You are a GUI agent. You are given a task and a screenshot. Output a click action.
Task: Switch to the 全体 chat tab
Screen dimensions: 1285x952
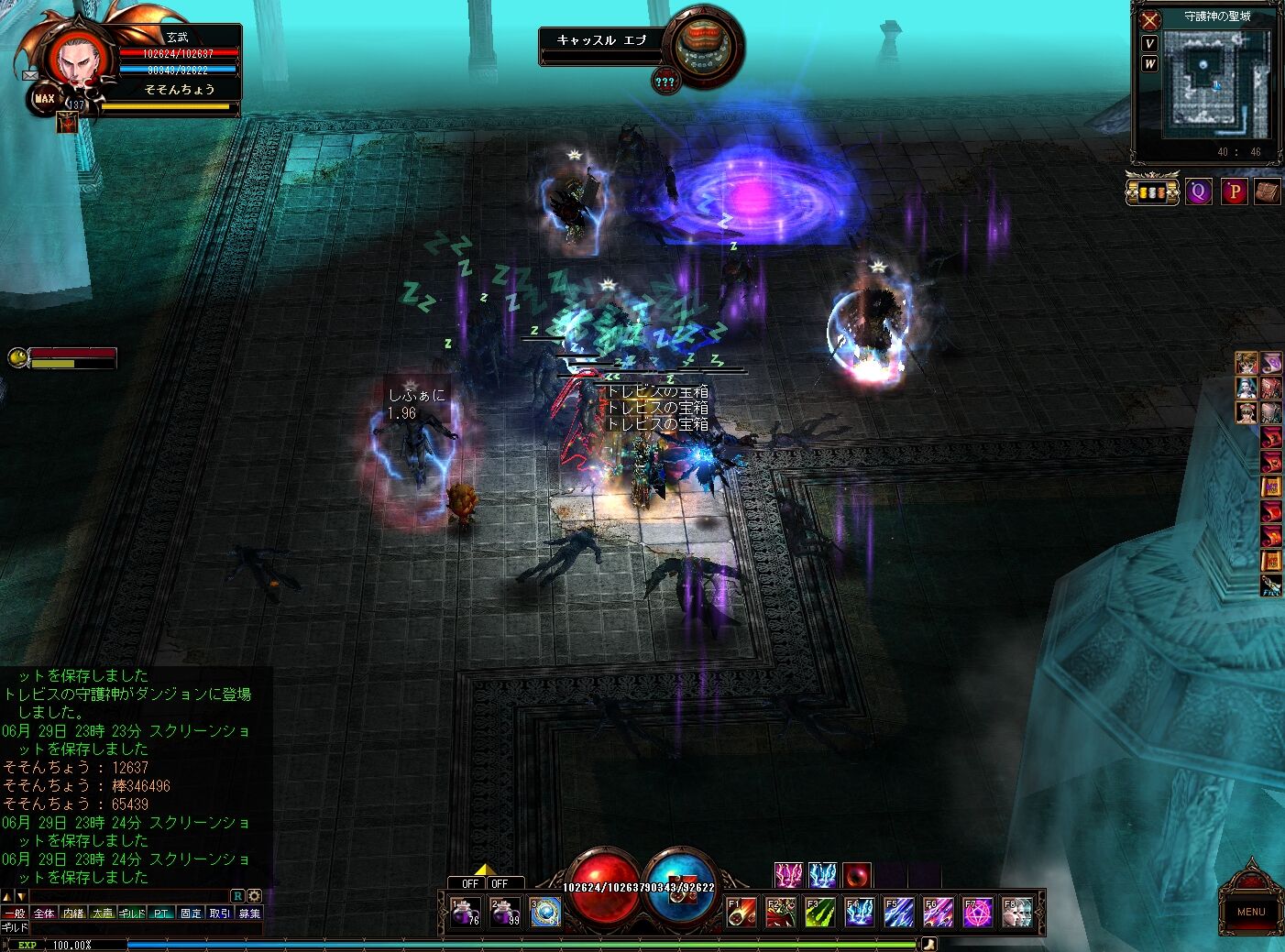click(x=44, y=914)
